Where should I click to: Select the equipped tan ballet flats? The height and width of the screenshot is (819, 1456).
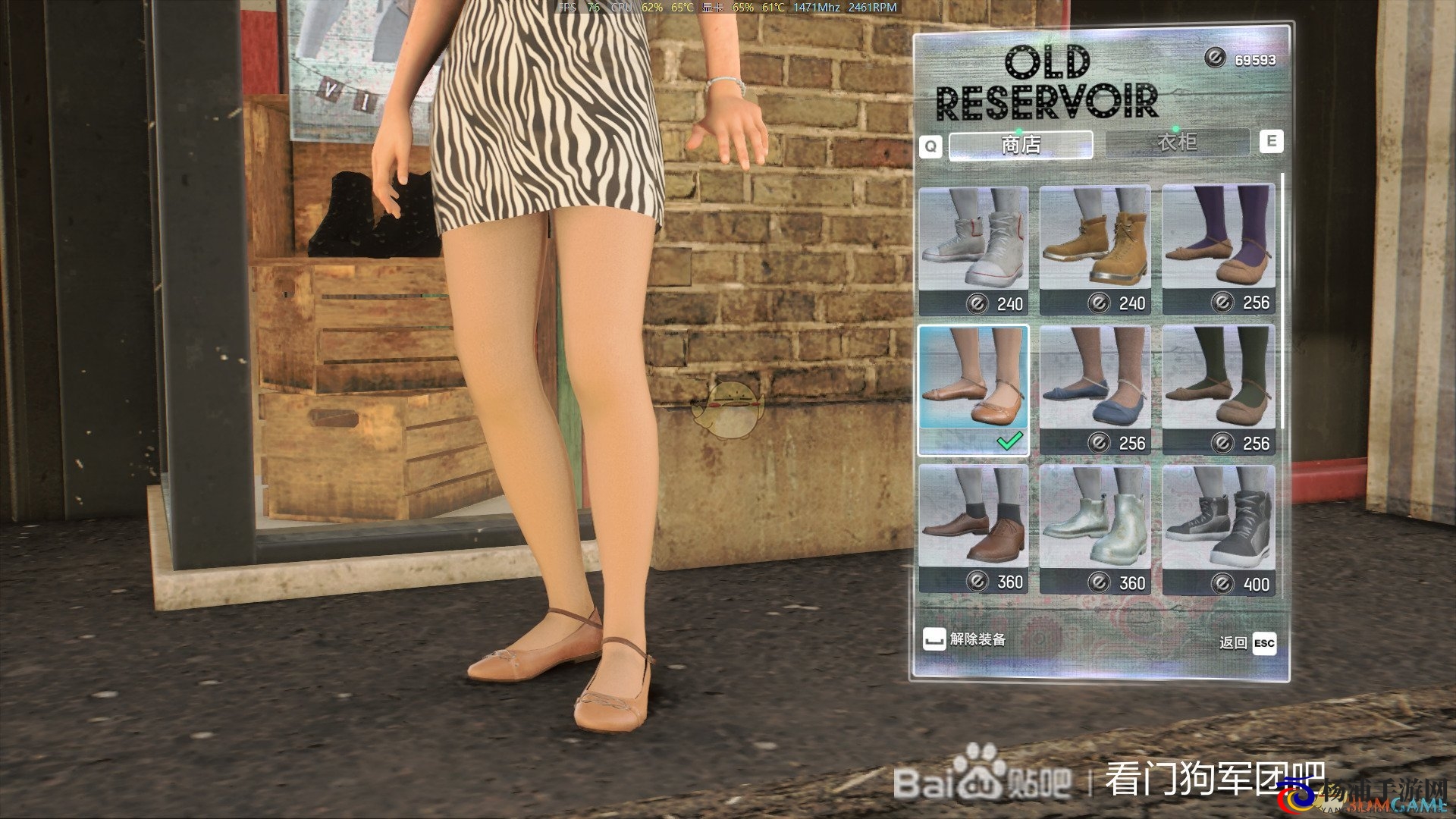point(974,390)
